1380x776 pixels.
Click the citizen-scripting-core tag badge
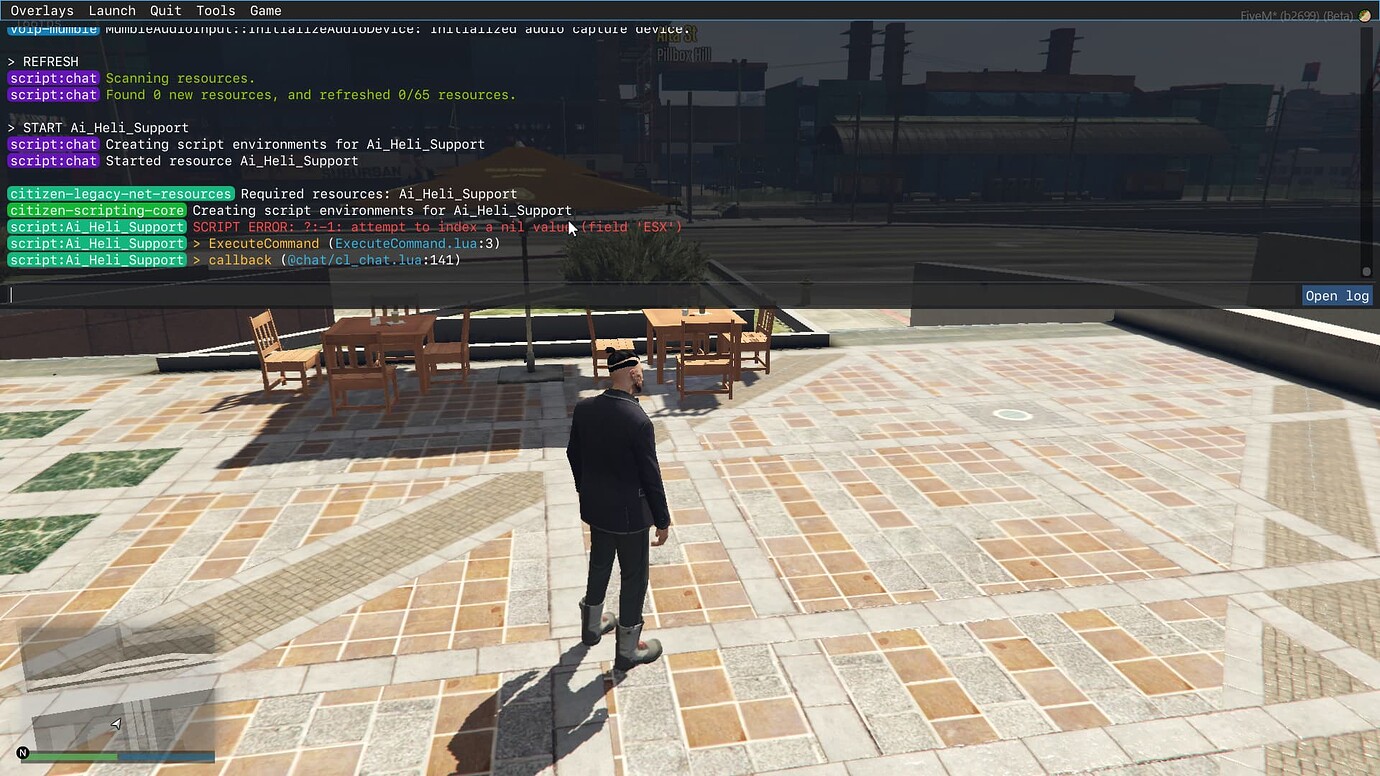click(x=96, y=210)
